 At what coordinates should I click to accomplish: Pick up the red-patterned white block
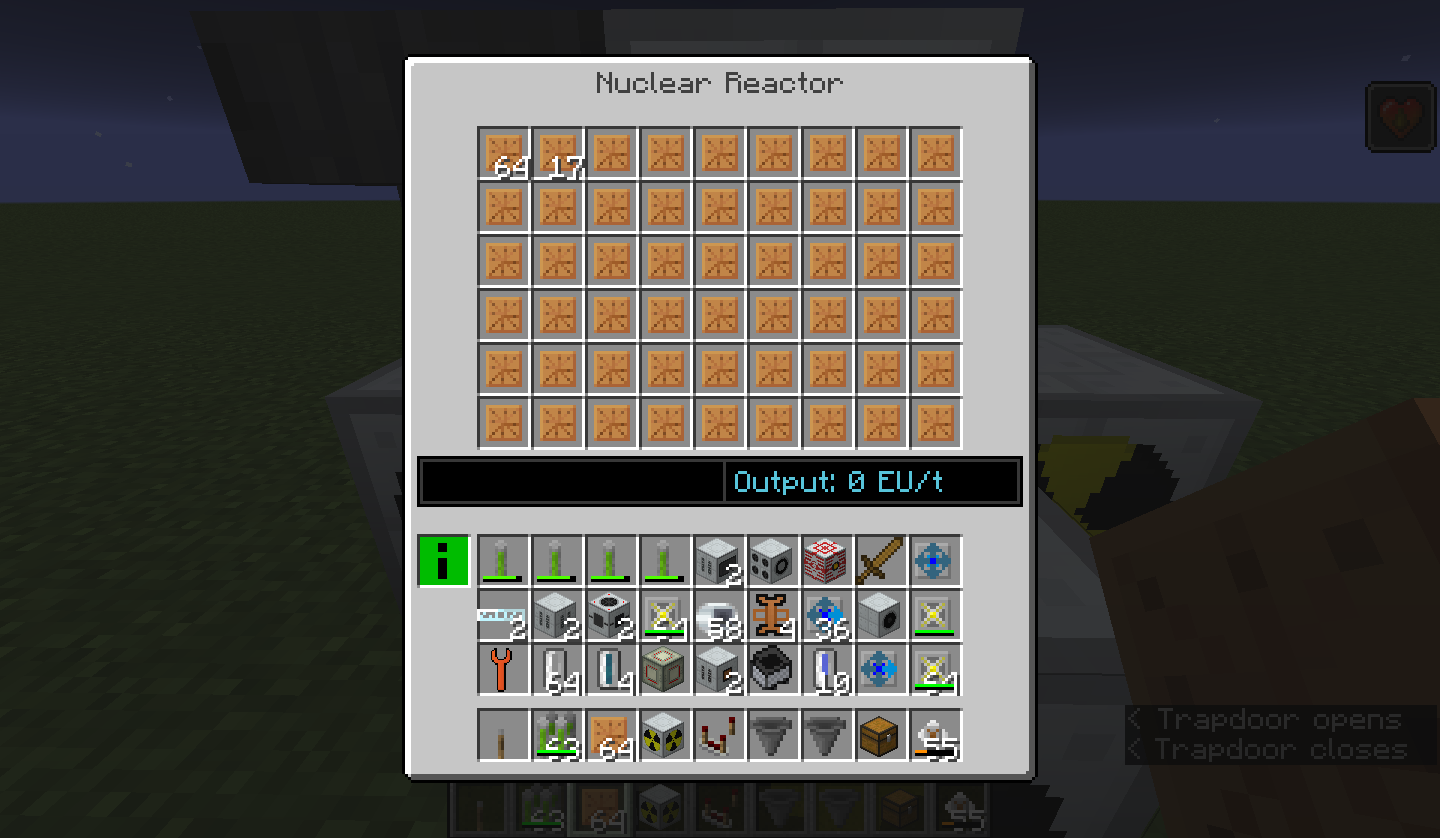coord(827,560)
